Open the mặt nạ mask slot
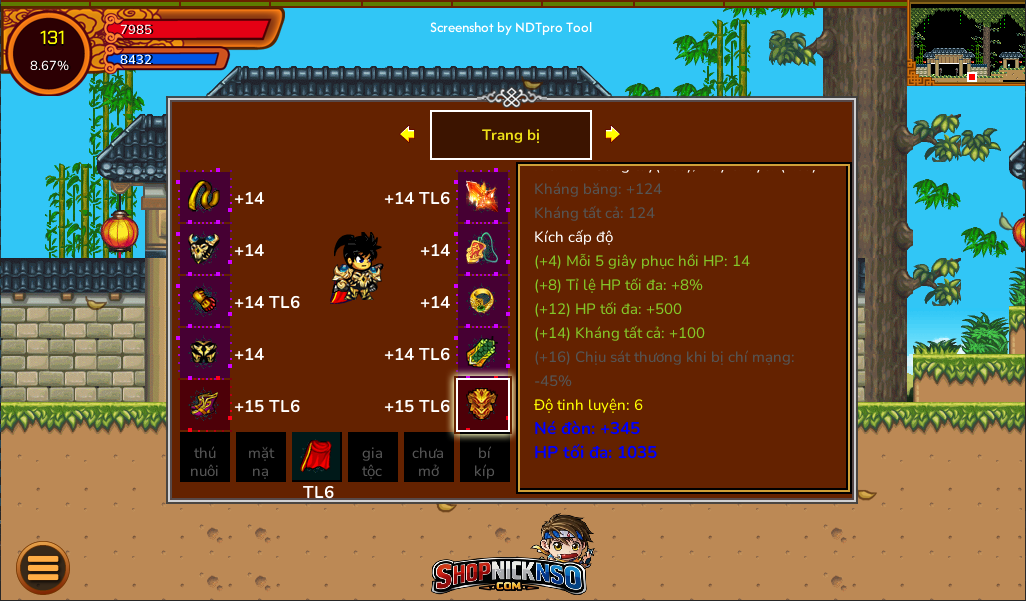1026x601 pixels. click(x=261, y=458)
